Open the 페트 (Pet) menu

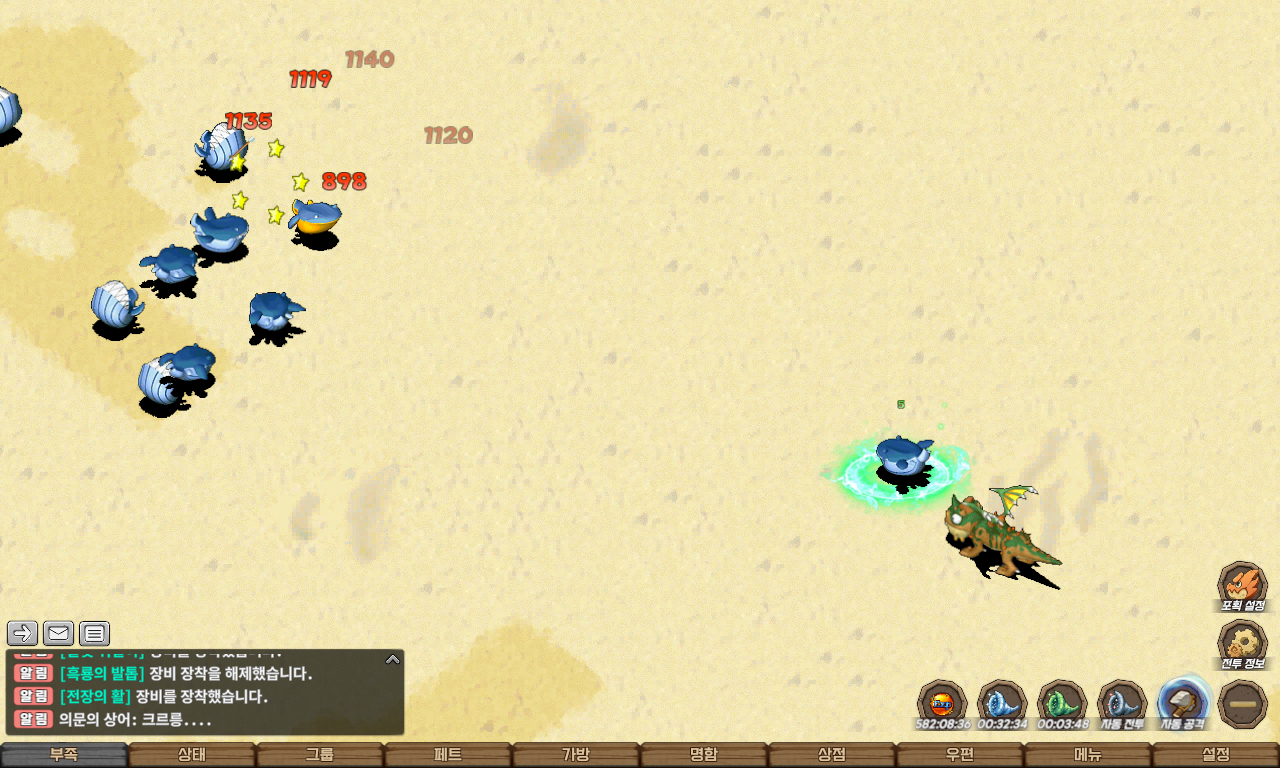(448, 755)
